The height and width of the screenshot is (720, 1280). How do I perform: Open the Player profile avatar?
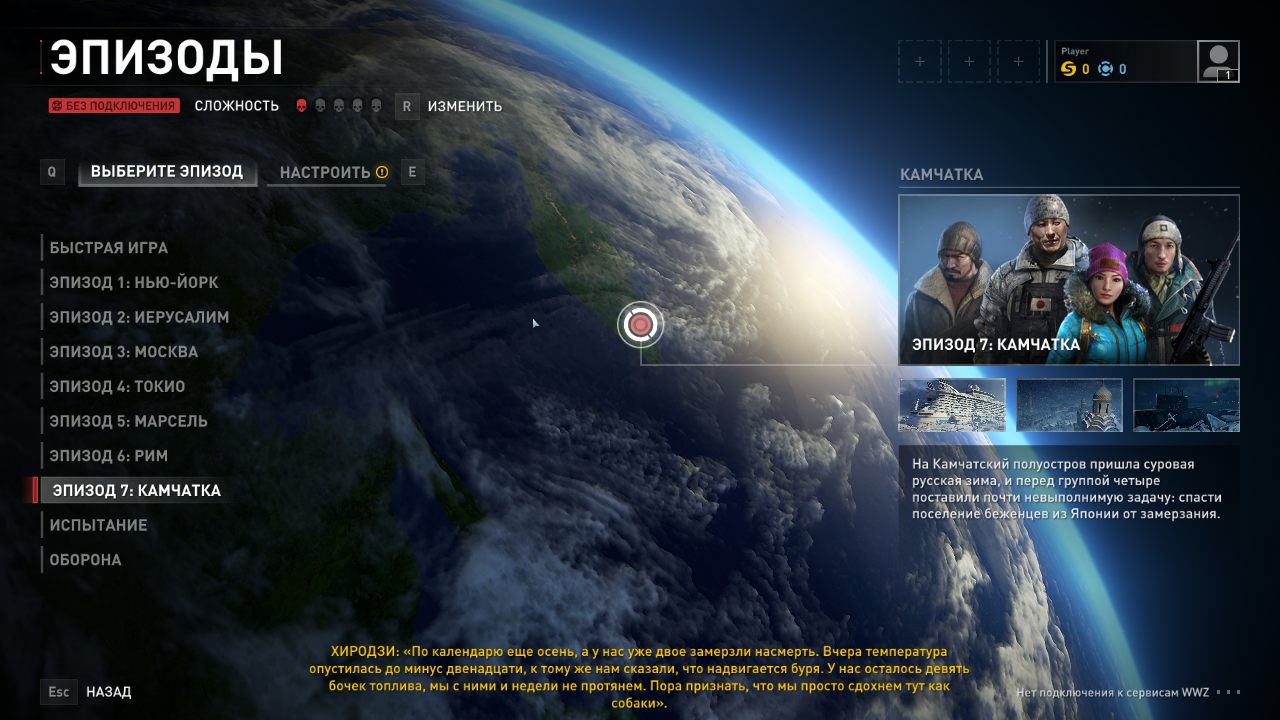[x=1218, y=61]
